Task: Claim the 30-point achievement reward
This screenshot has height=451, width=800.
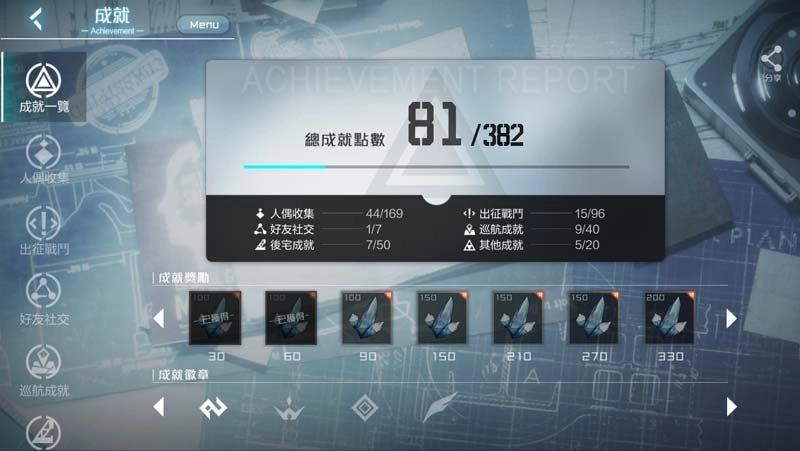Action: [212, 318]
